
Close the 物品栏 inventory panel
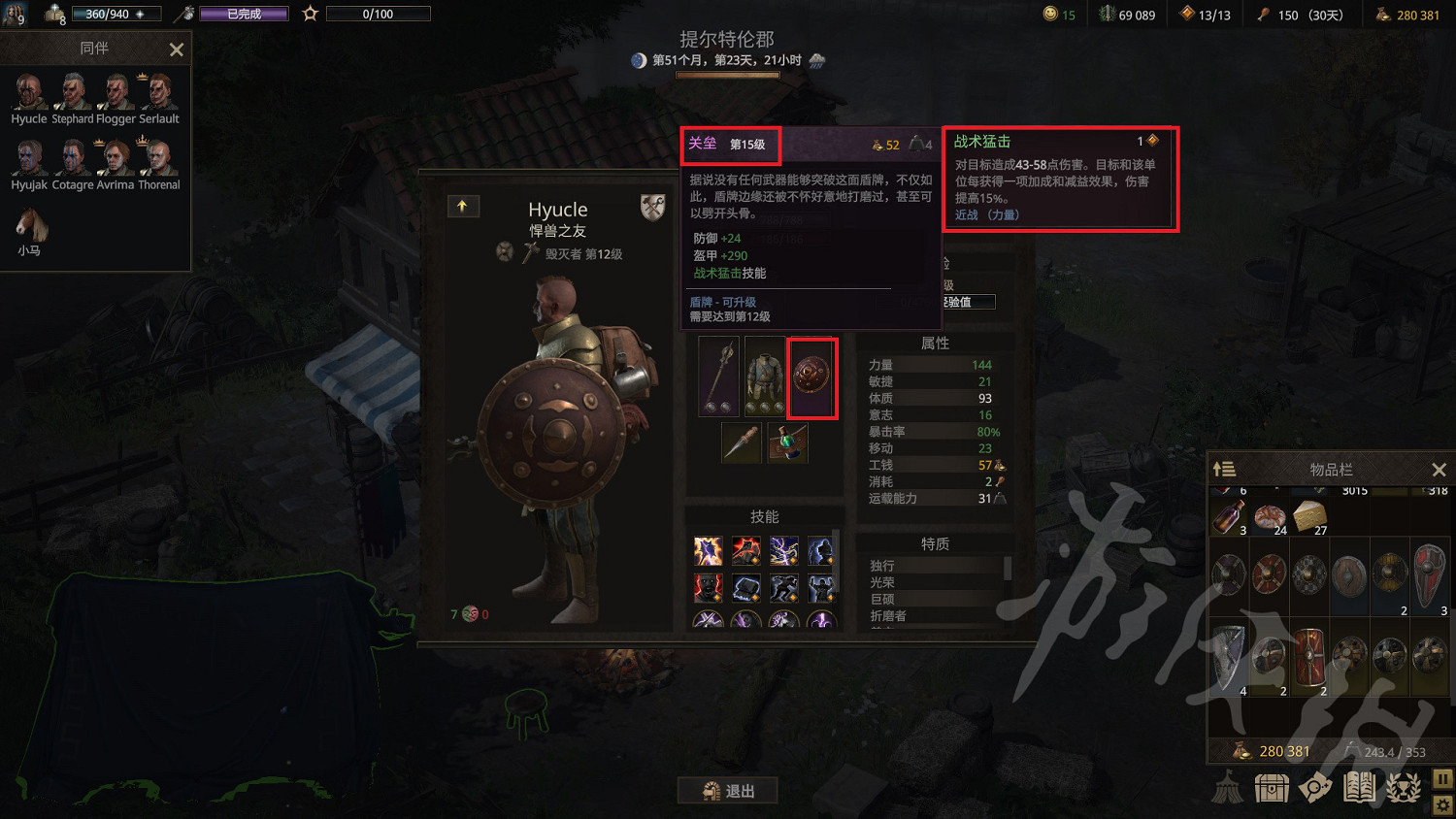(1439, 469)
